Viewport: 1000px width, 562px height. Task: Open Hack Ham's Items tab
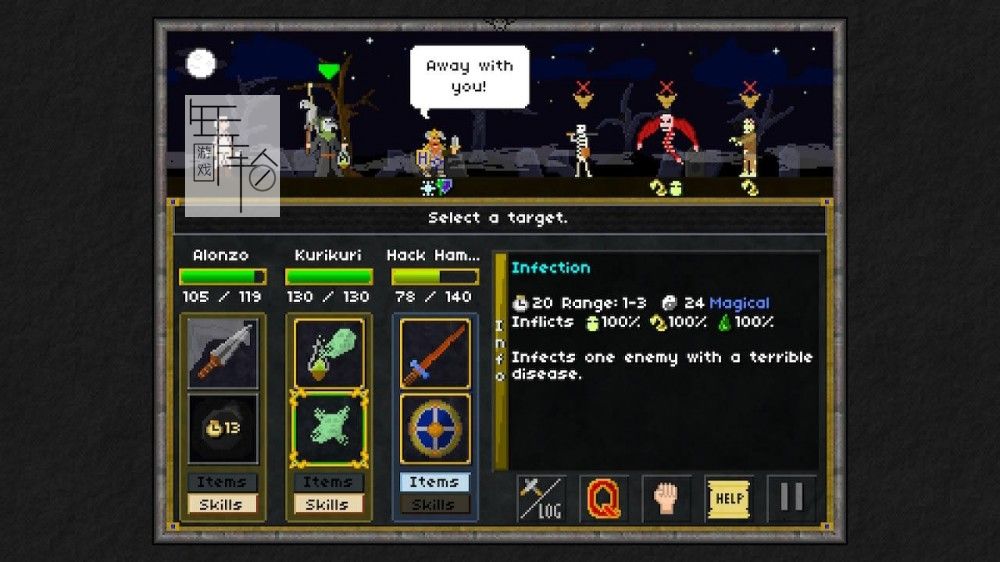click(434, 482)
